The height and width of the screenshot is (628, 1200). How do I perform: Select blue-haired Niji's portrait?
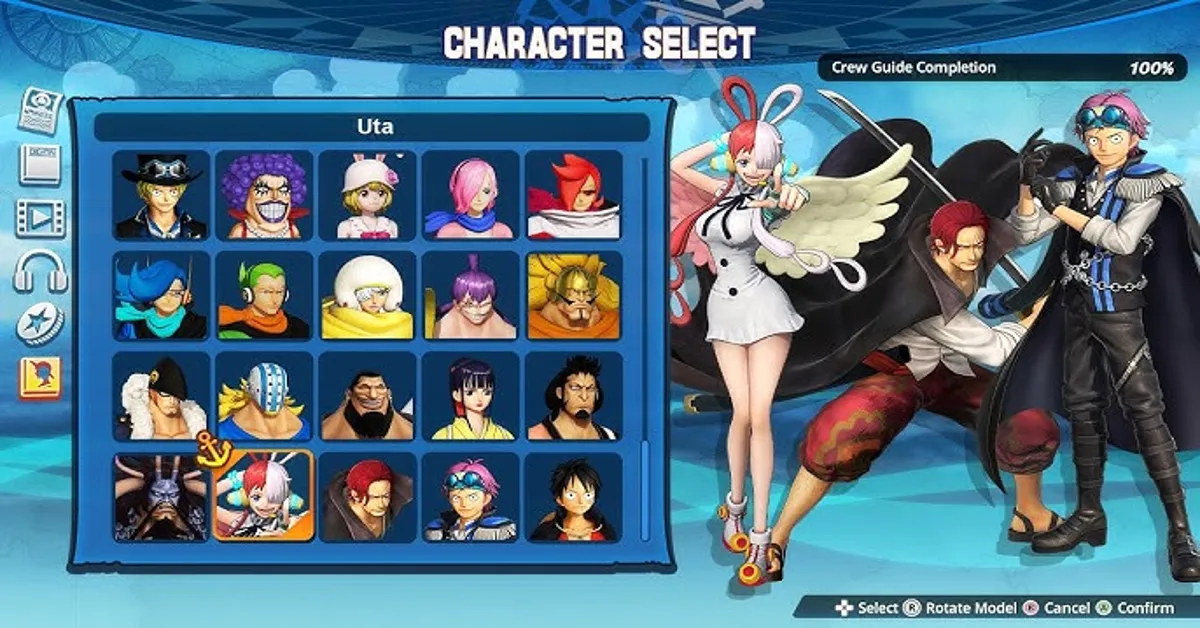pyautogui.click(x=162, y=296)
